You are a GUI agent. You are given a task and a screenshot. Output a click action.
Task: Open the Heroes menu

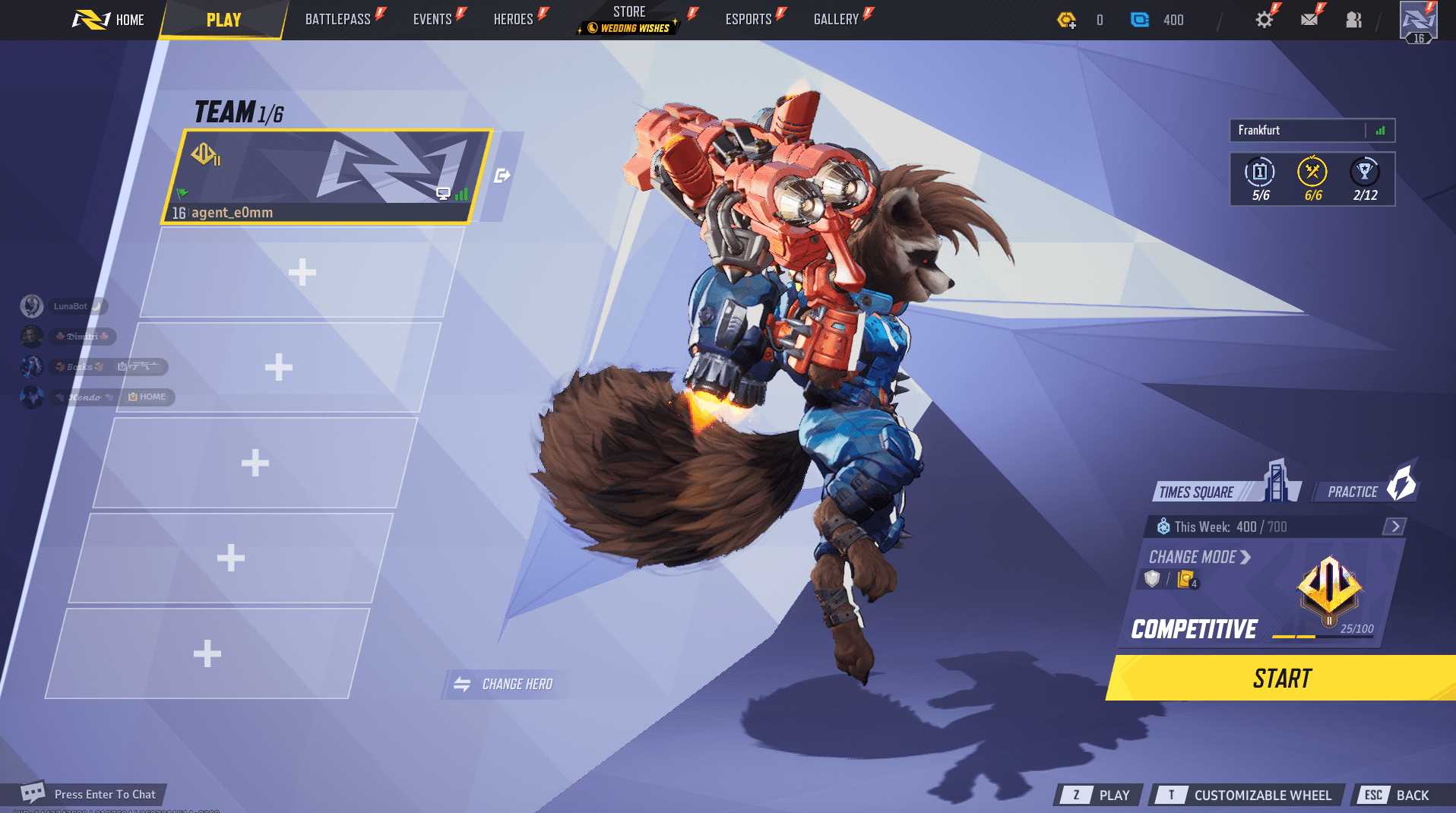click(x=513, y=20)
